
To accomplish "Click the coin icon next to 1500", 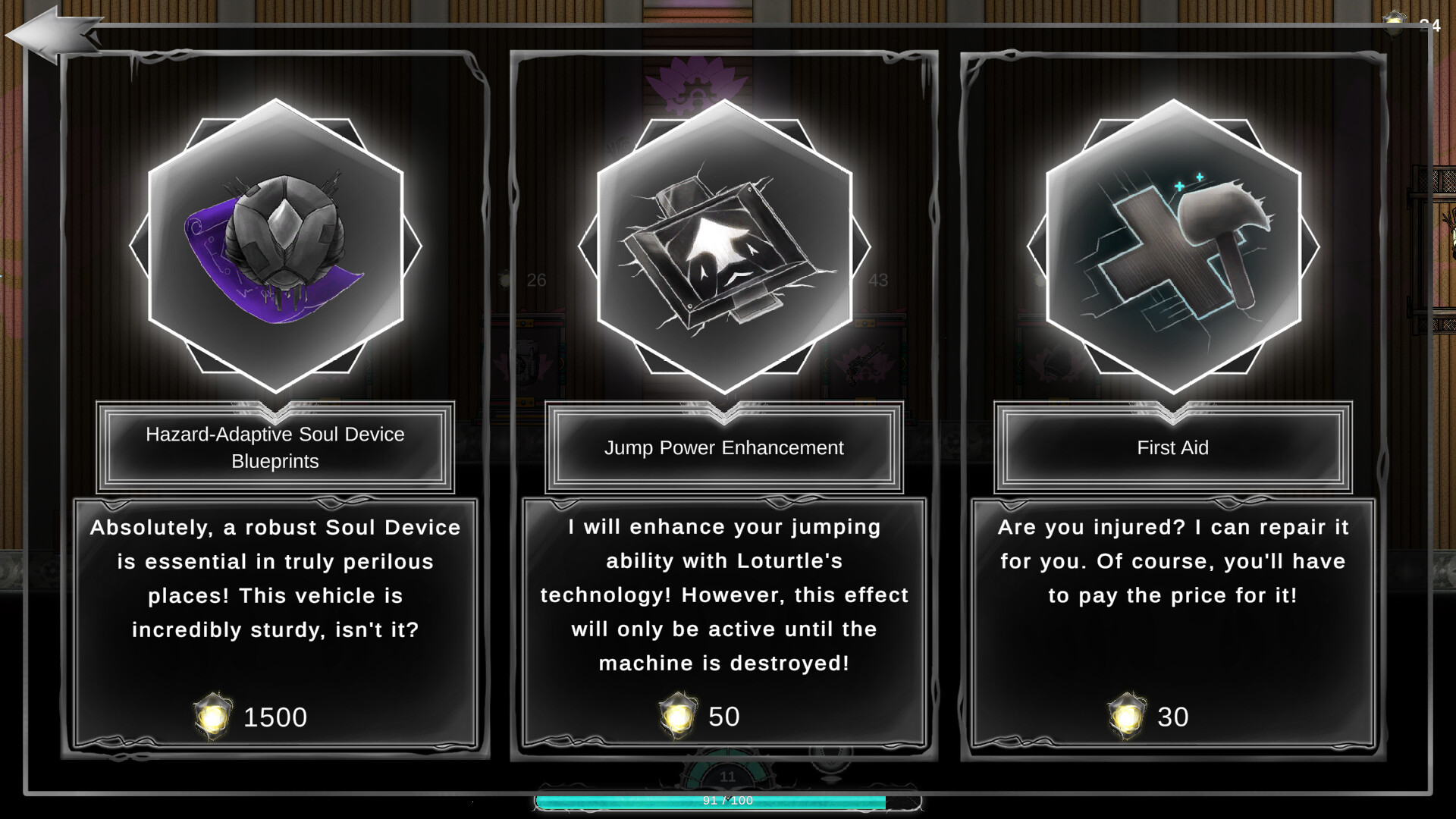I will (x=211, y=717).
